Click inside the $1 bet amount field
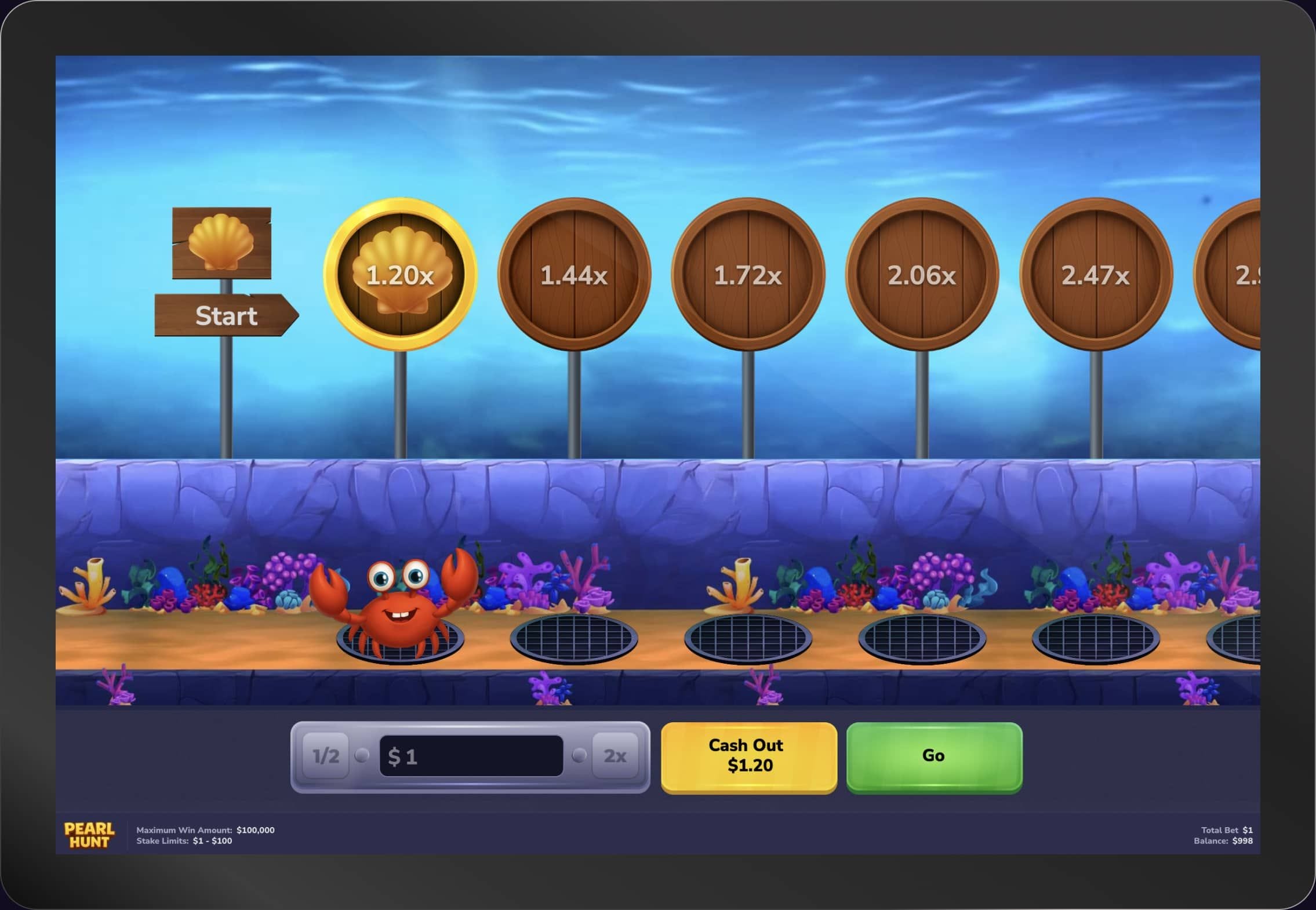 pyautogui.click(x=471, y=755)
